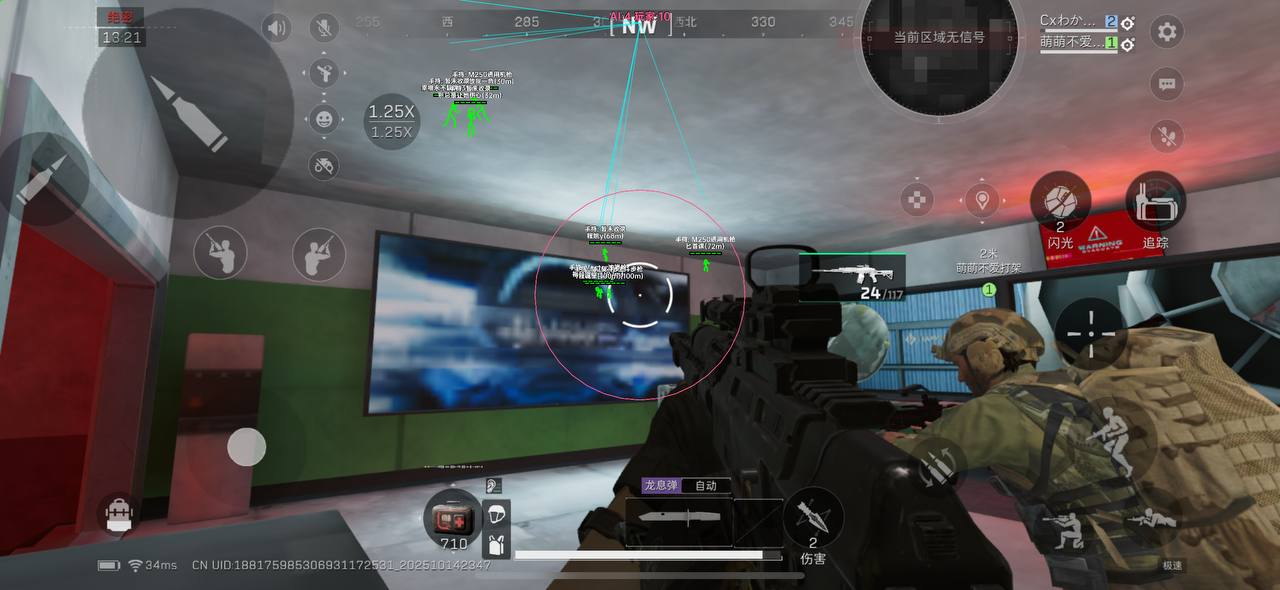1280x590 pixels.
Task: Place a map pin ping marker
Action: tap(983, 200)
